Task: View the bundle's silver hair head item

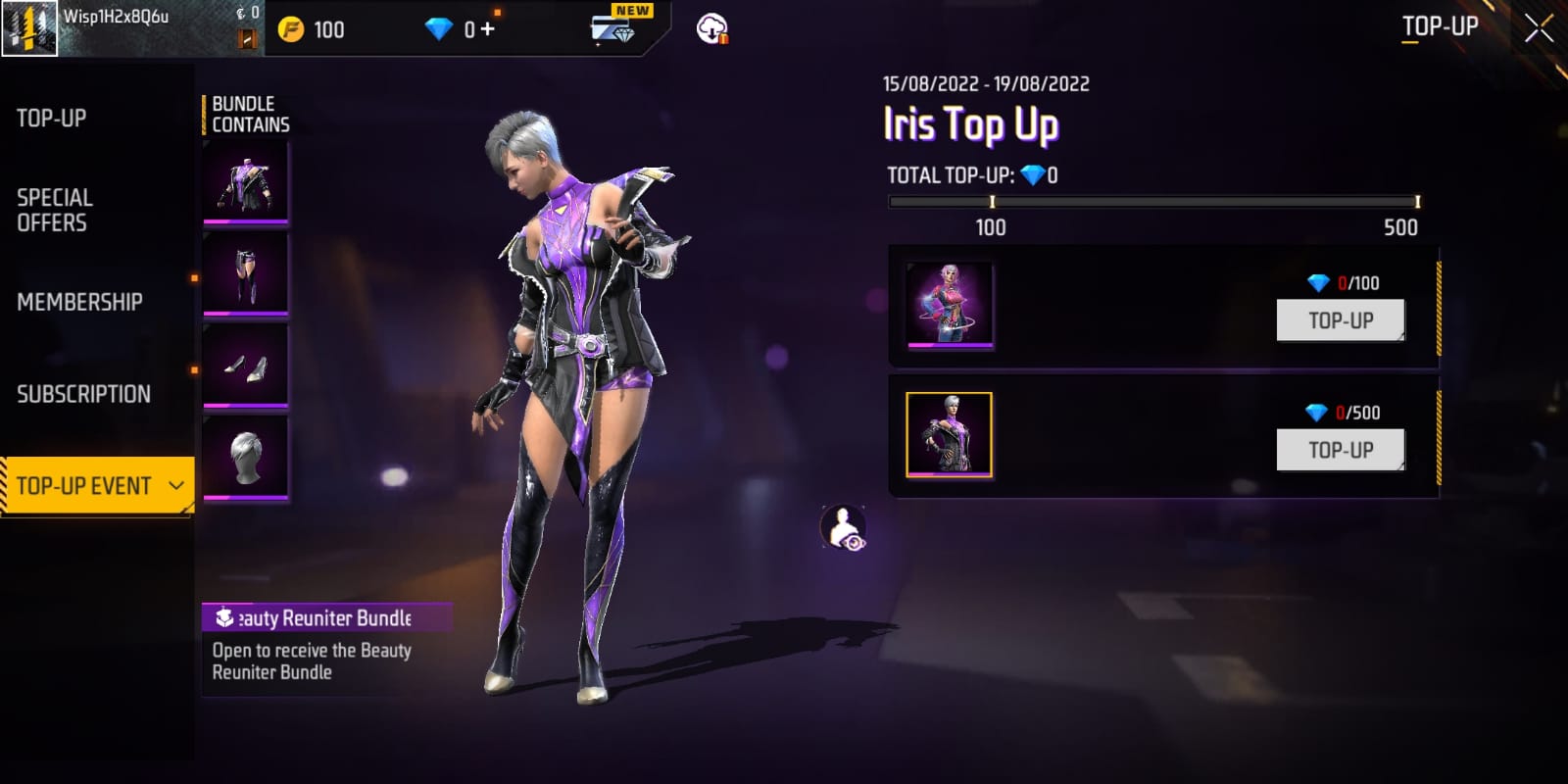Action: (x=245, y=458)
